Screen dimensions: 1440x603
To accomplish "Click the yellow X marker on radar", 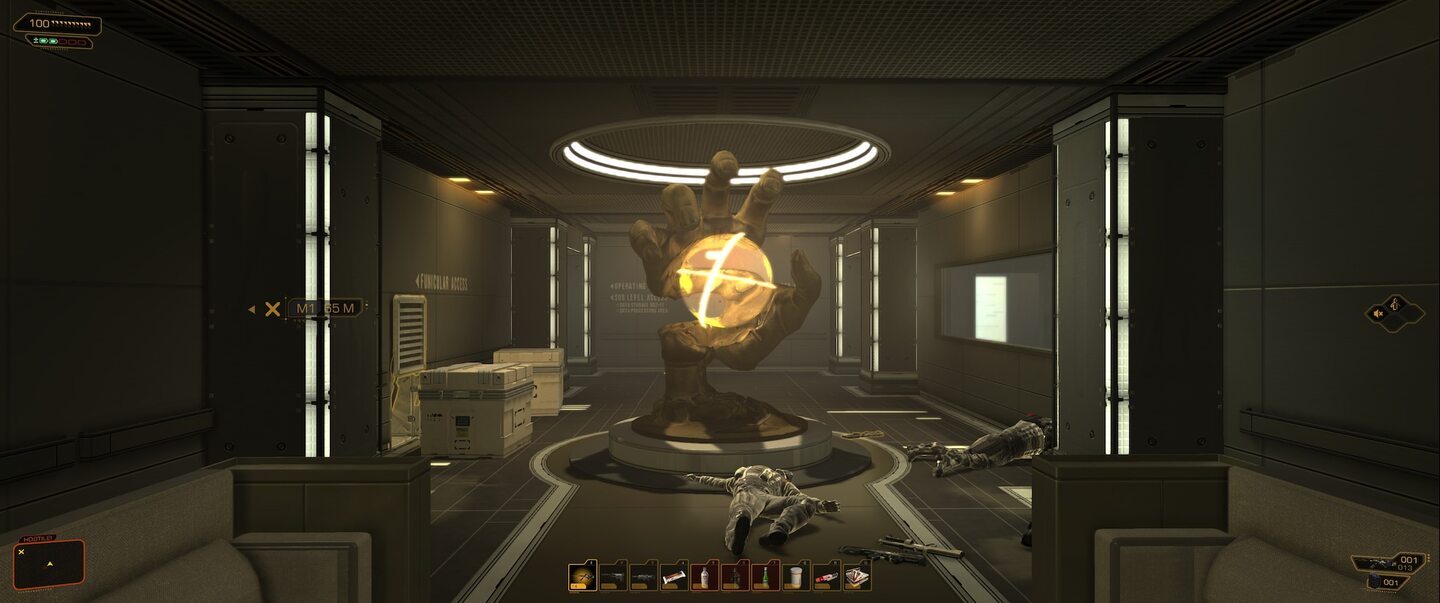I will pyautogui.click(x=21, y=552).
